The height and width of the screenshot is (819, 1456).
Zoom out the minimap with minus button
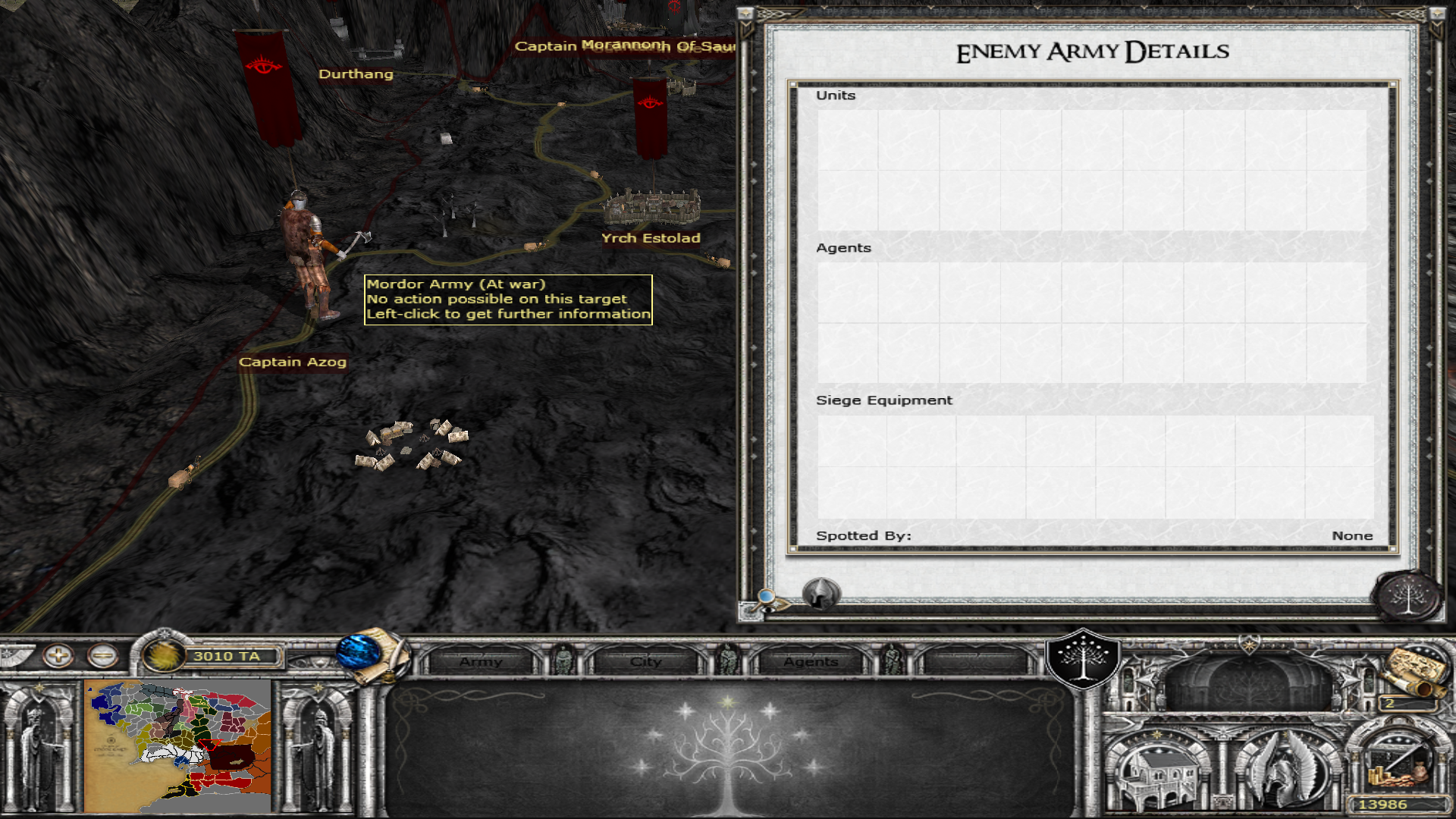click(x=102, y=655)
